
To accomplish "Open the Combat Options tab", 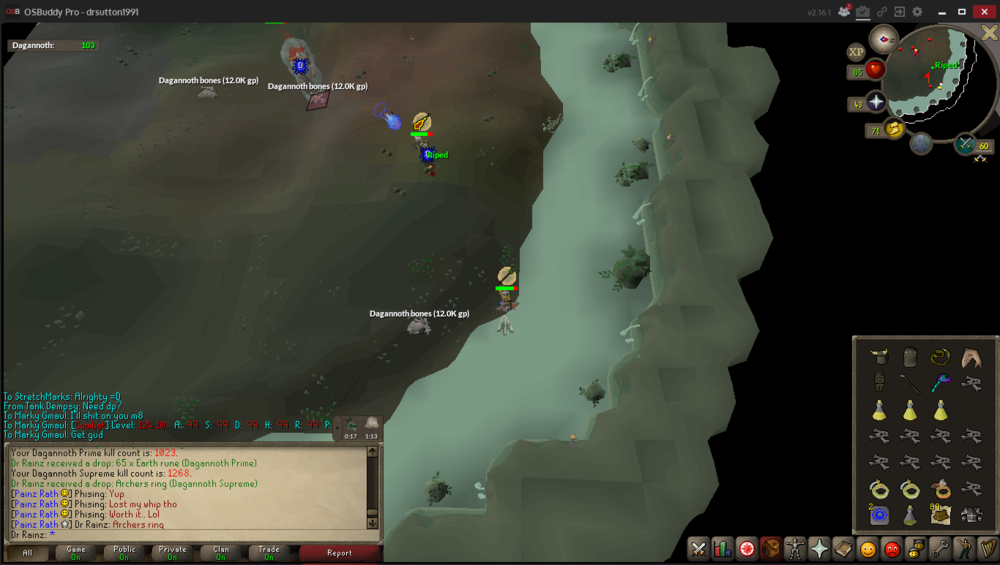I will (x=698, y=548).
